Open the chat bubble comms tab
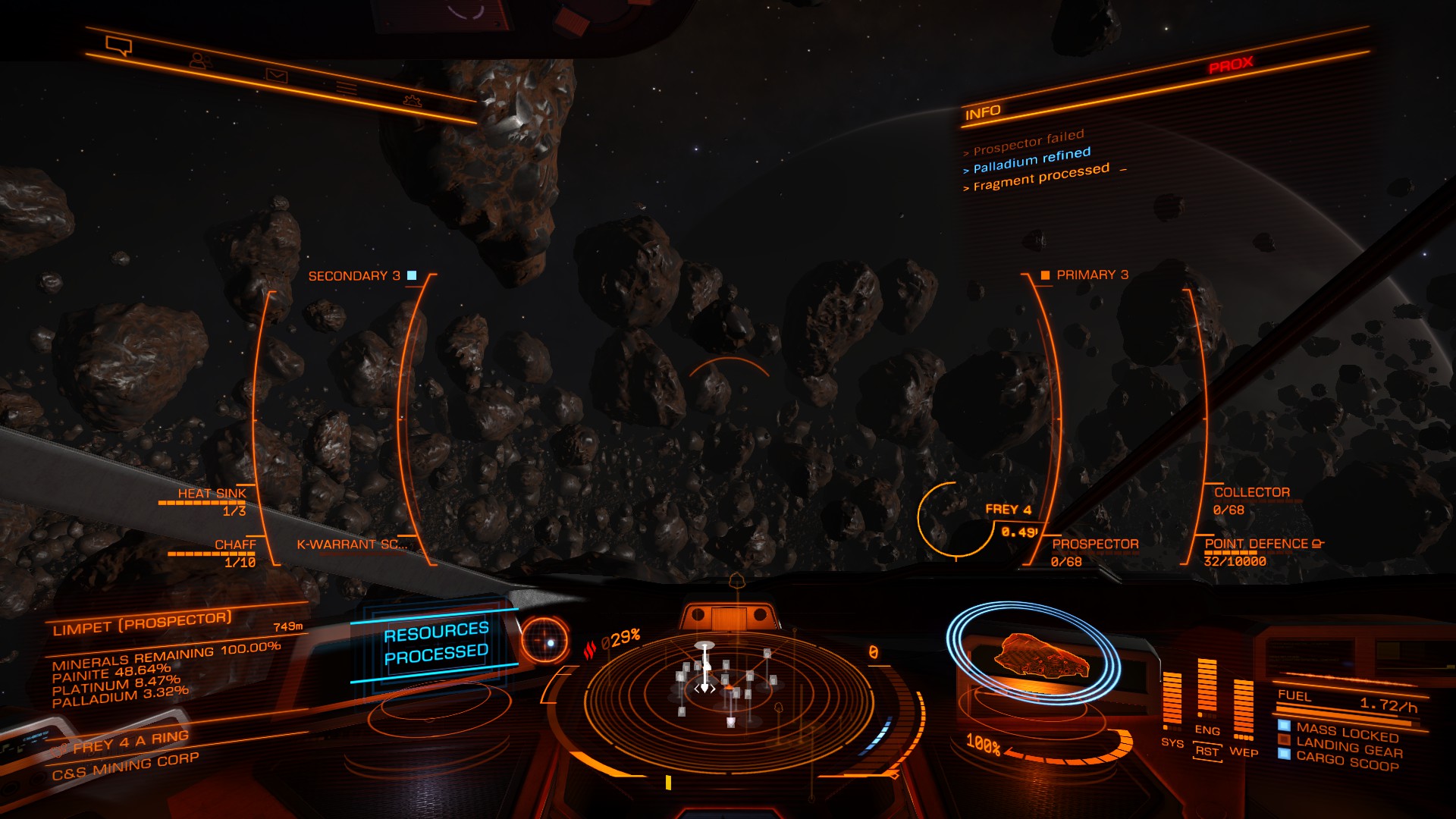1456x819 pixels. click(119, 47)
